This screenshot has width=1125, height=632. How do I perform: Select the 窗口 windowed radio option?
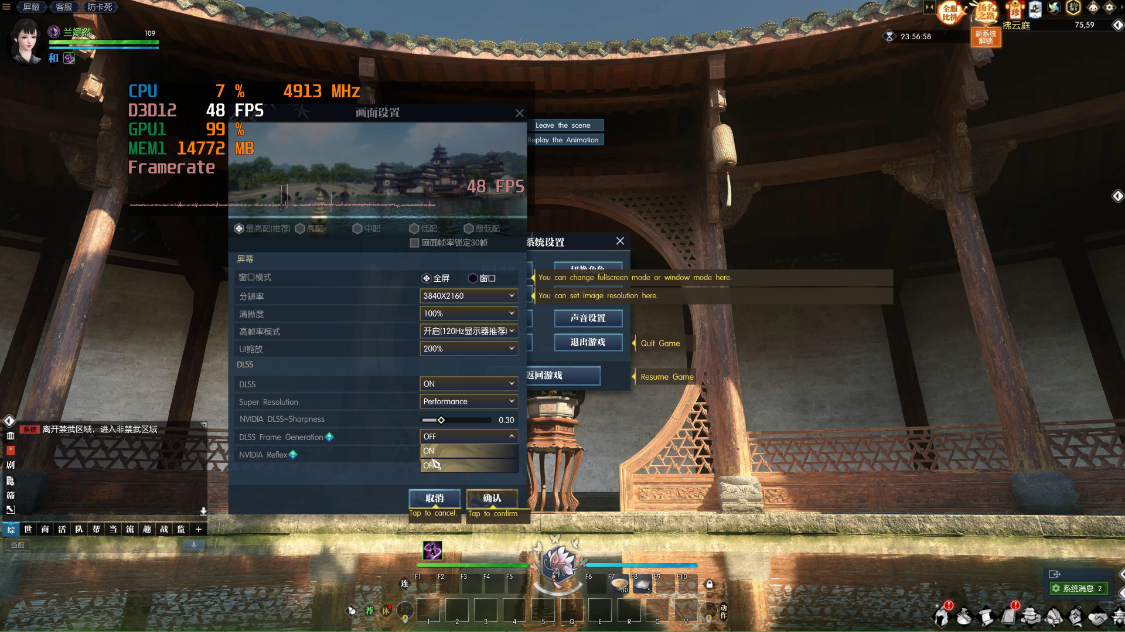click(x=473, y=278)
